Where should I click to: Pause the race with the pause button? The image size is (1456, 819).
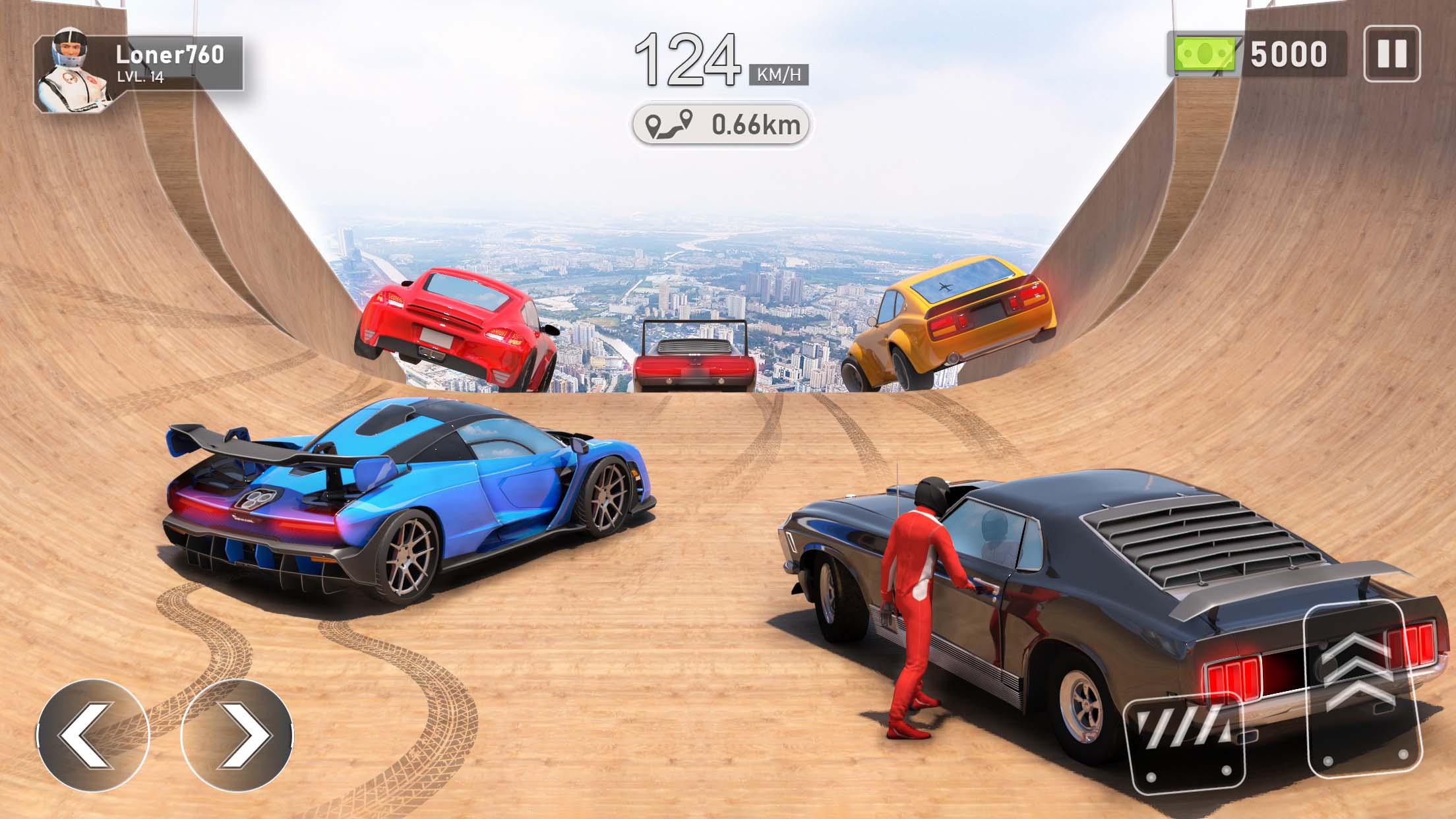1391,53
